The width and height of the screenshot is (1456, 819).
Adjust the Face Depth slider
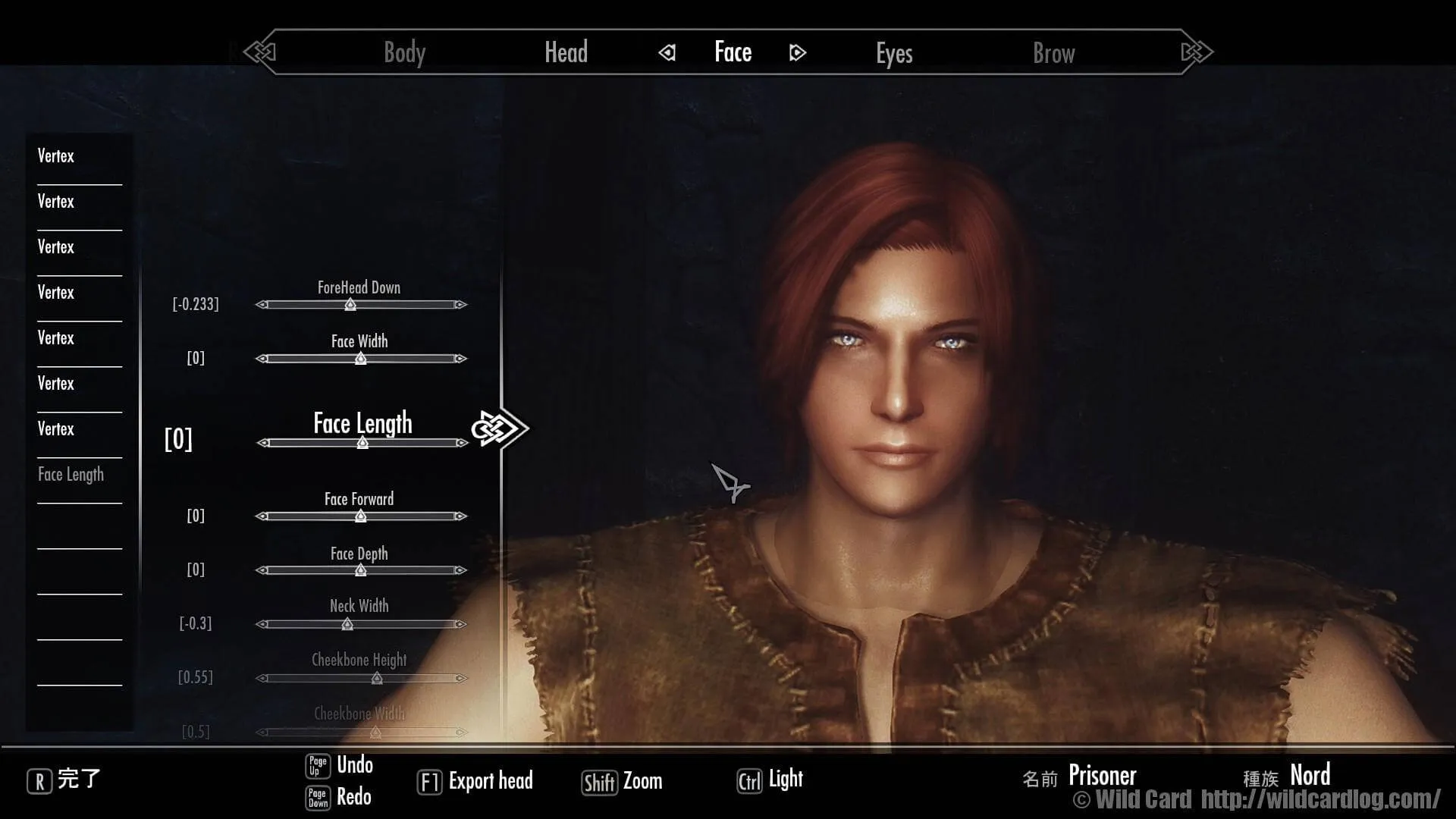click(x=361, y=570)
